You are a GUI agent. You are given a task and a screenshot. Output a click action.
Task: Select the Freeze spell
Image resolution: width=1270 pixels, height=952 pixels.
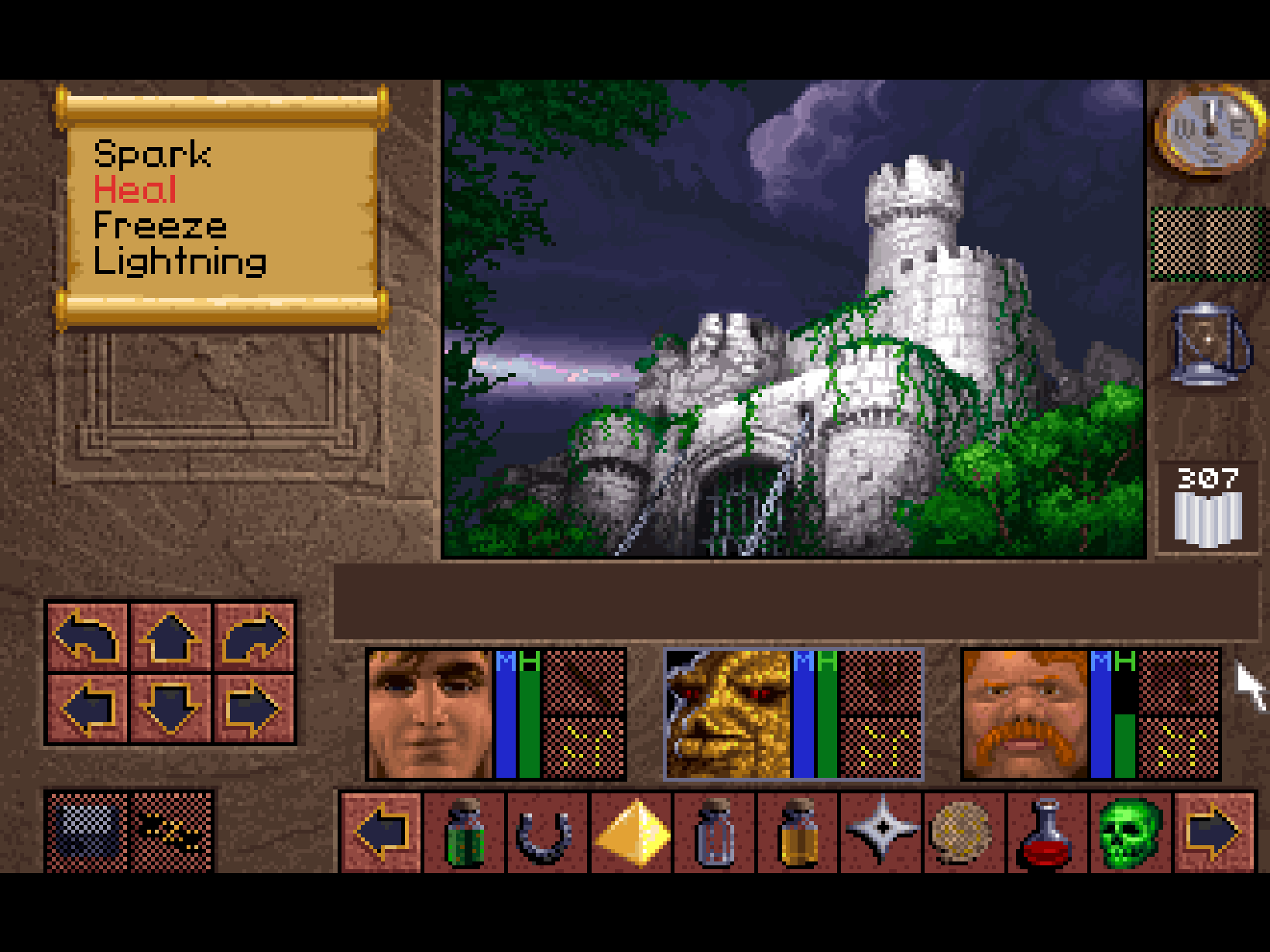pyautogui.click(x=160, y=226)
